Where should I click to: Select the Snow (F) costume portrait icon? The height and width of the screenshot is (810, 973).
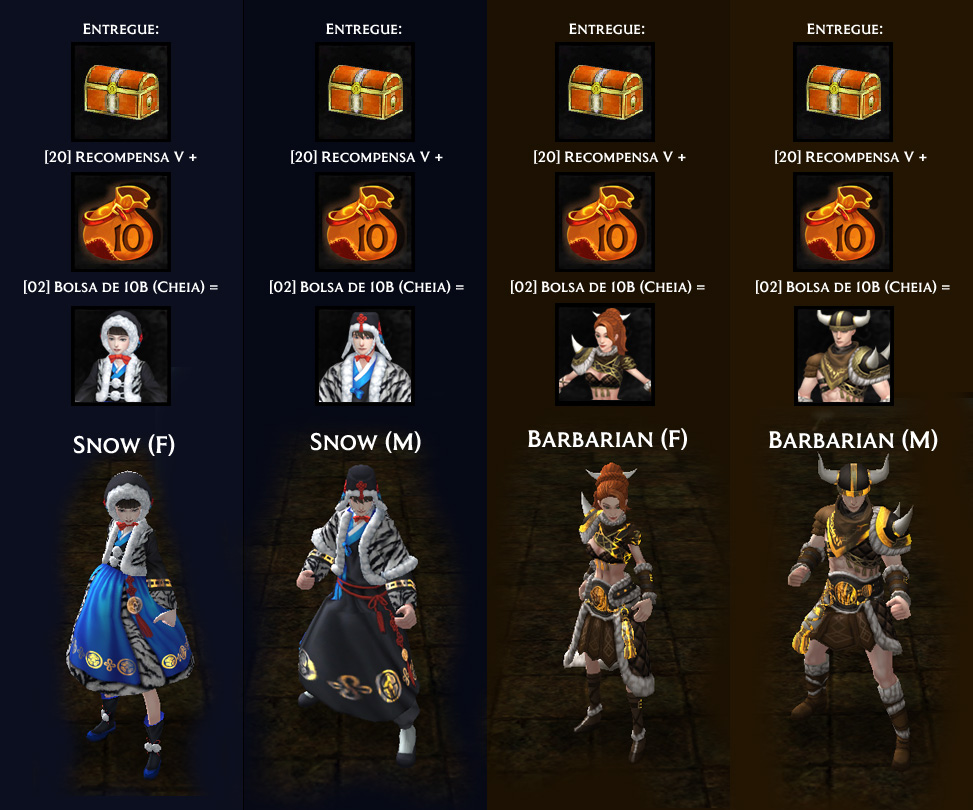coord(121,356)
